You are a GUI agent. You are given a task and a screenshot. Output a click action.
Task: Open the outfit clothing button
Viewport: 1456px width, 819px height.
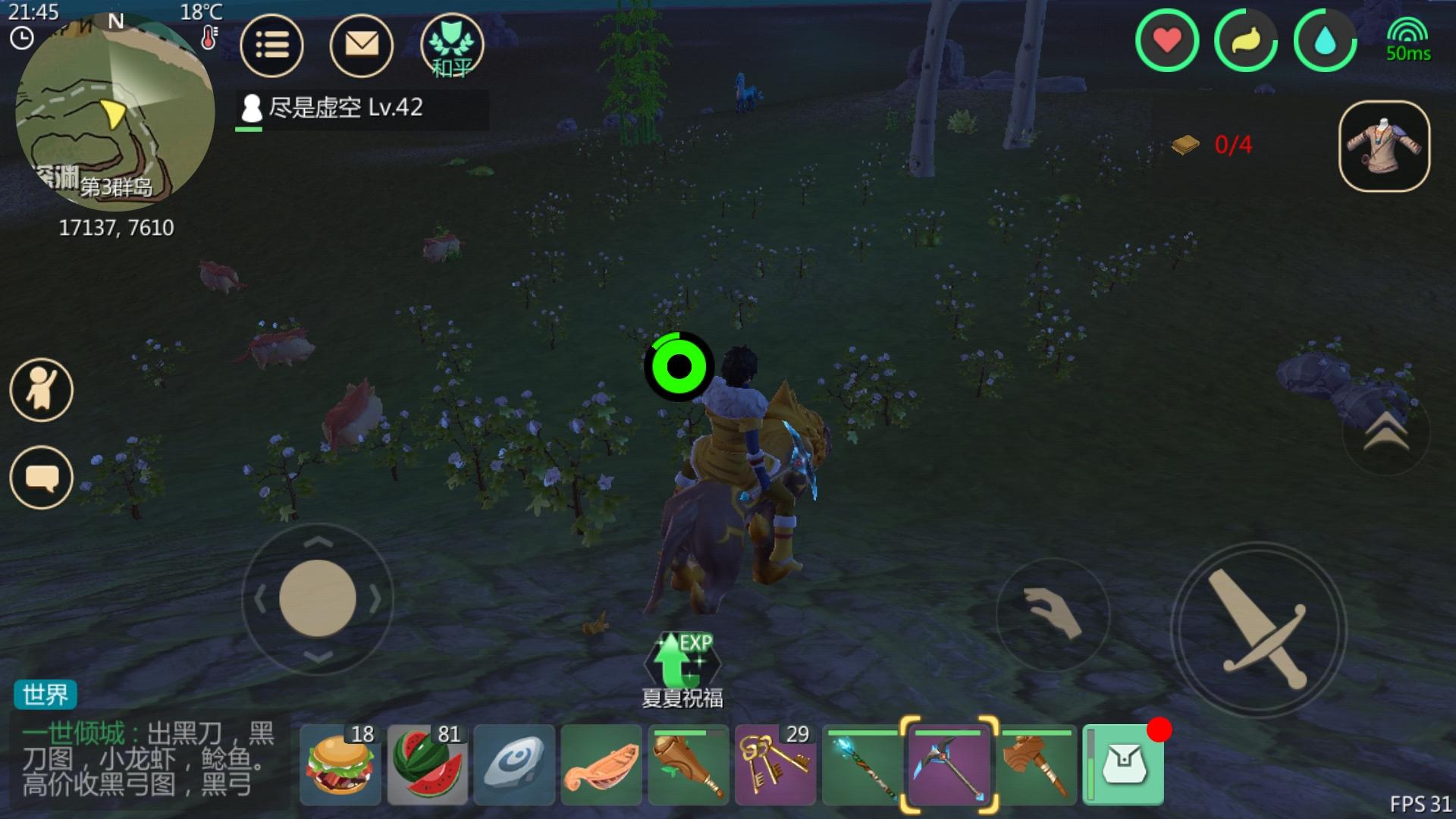point(1385,146)
